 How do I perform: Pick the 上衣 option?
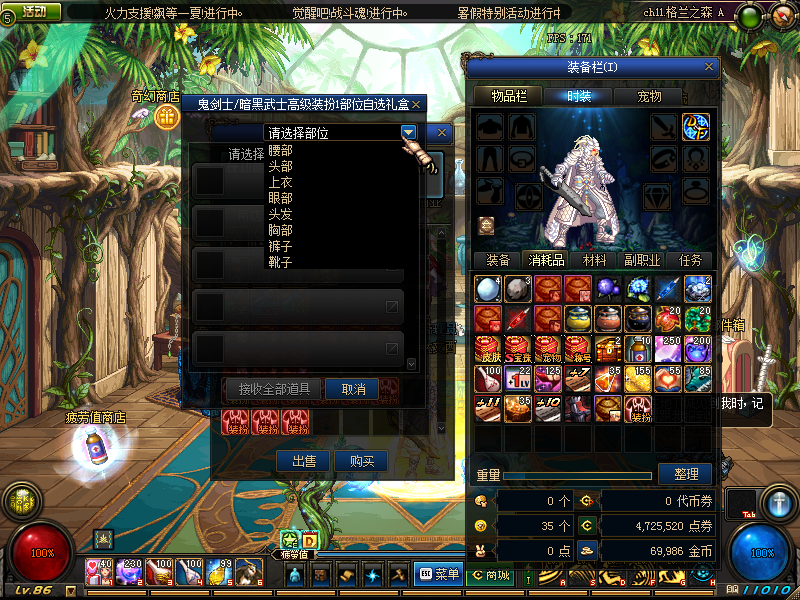pos(281,183)
